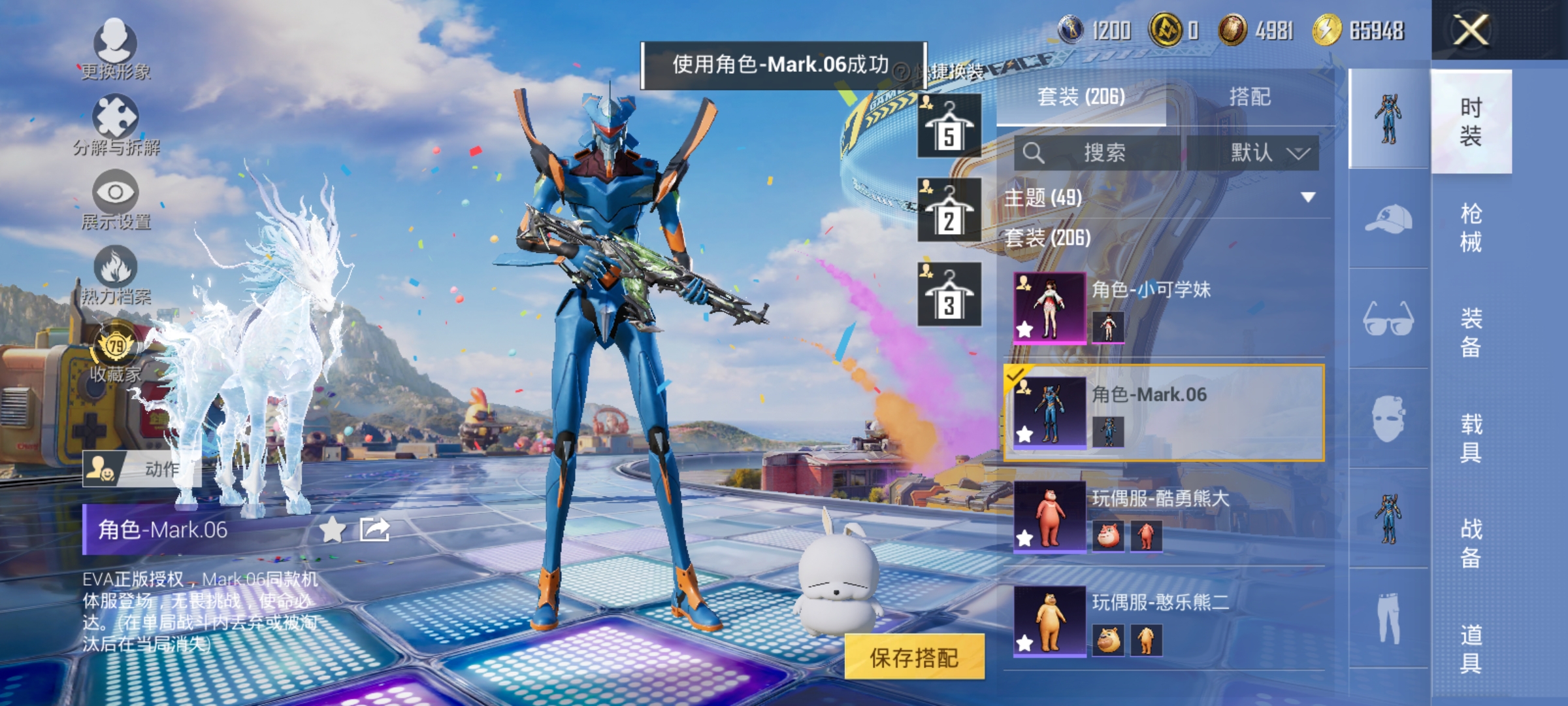Open the 默认 sorting dropdown
The width and height of the screenshot is (1568, 706).
point(1267,152)
